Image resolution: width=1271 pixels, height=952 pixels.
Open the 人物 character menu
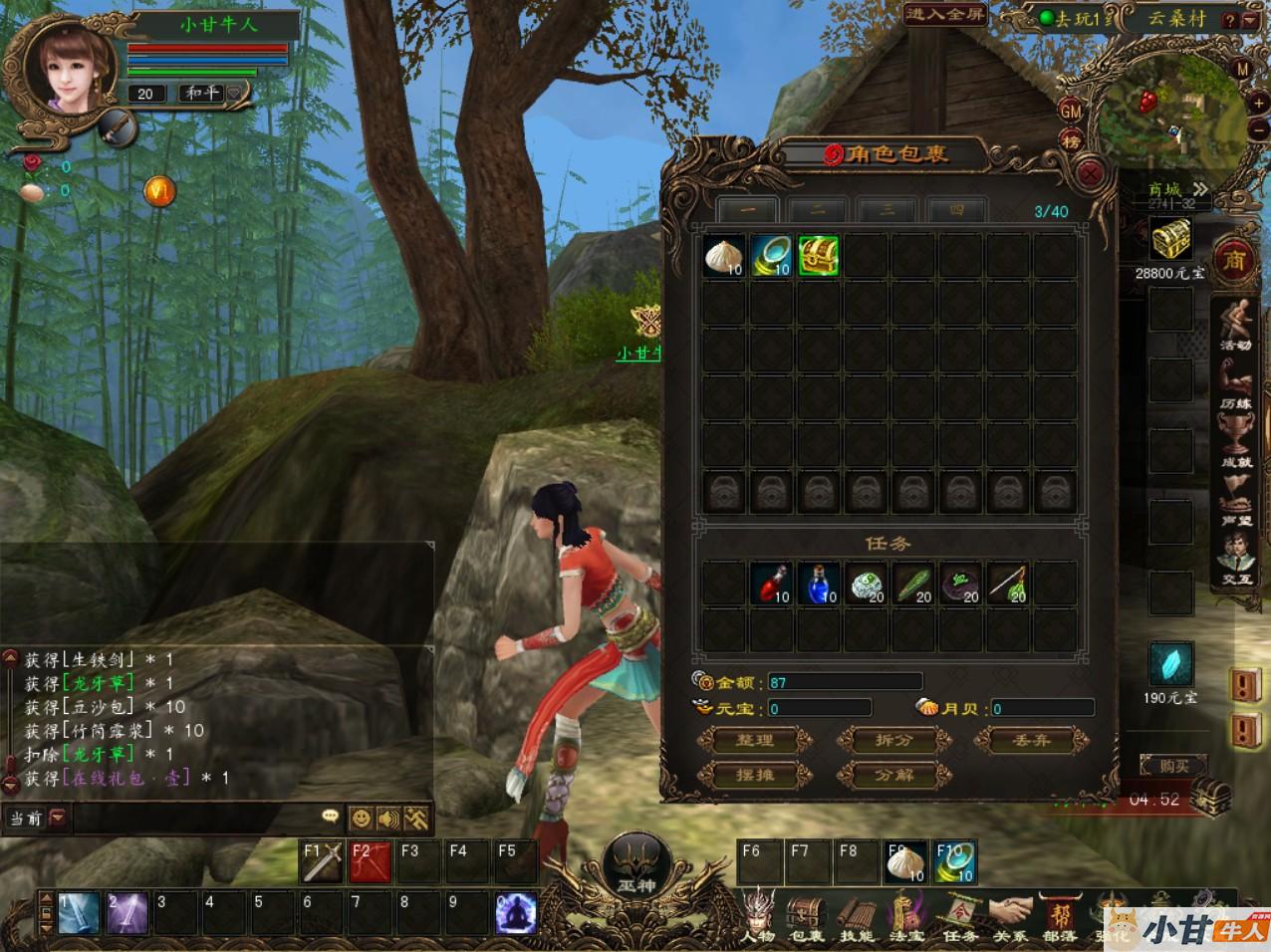(758, 914)
